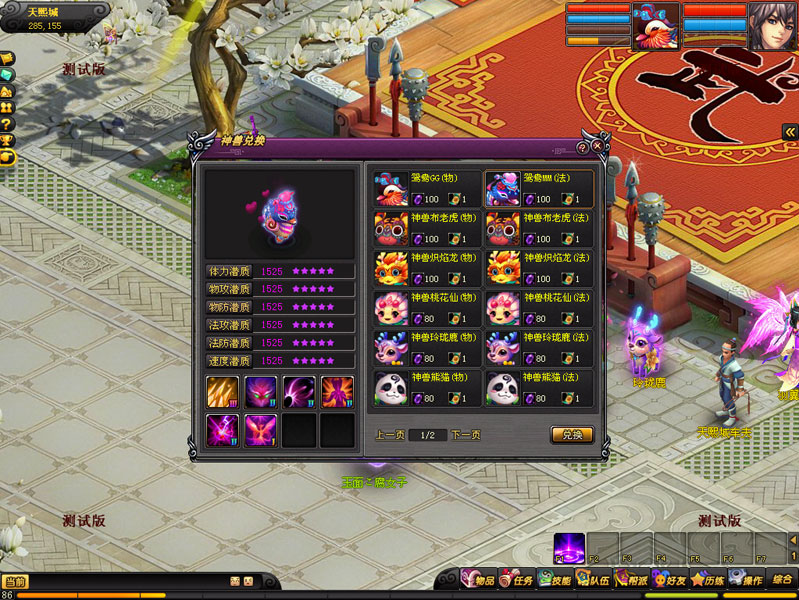Close the 神兽兑换 exchange window

(x=598, y=145)
